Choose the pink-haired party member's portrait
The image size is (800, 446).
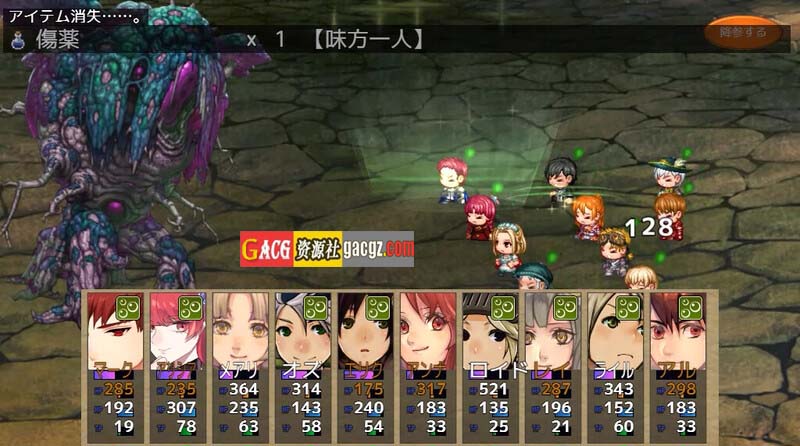pyautogui.click(x=179, y=330)
